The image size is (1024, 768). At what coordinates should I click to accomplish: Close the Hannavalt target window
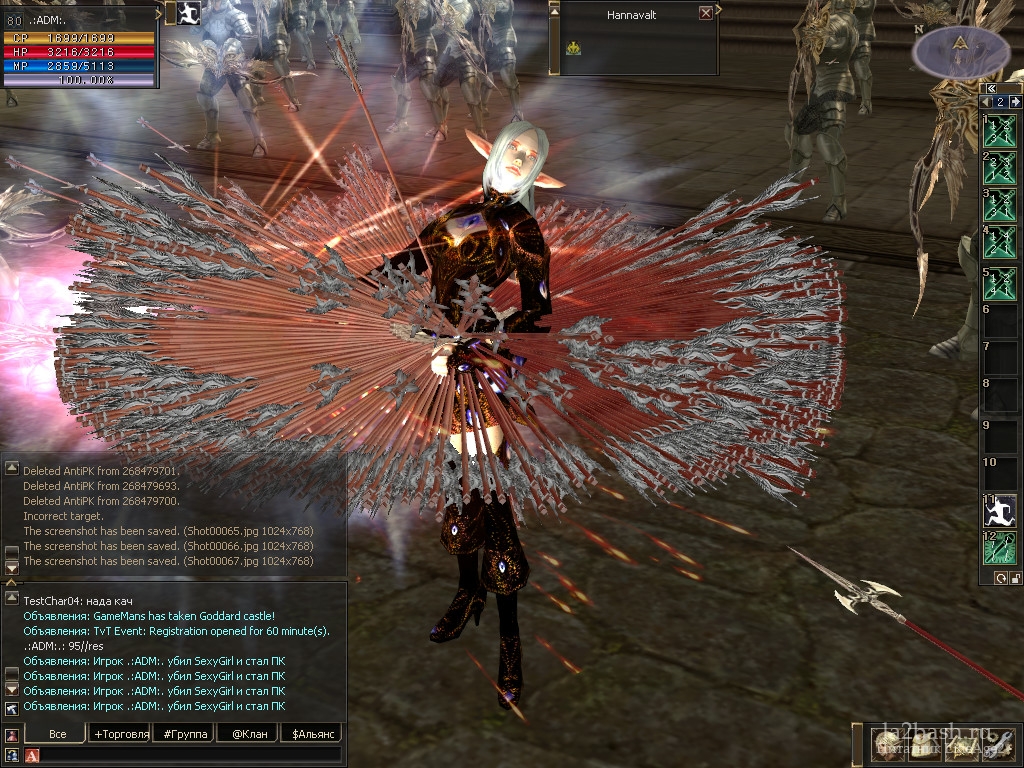click(x=706, y=13)
